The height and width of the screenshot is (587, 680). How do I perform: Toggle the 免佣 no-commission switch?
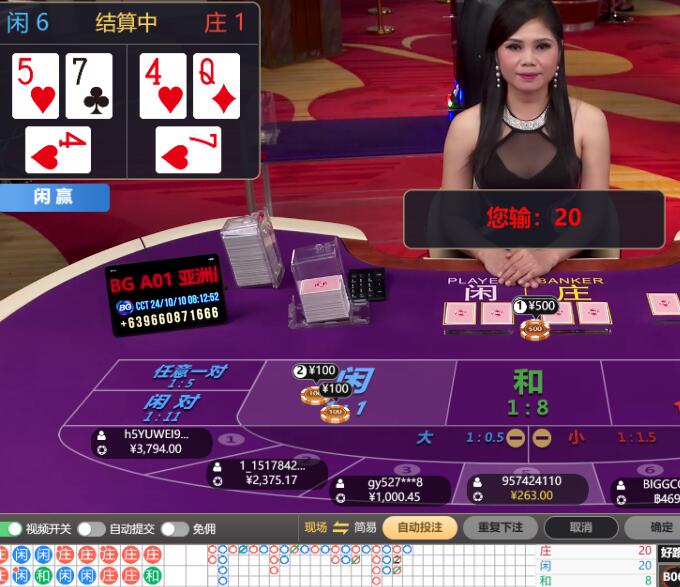click(174, 529)
